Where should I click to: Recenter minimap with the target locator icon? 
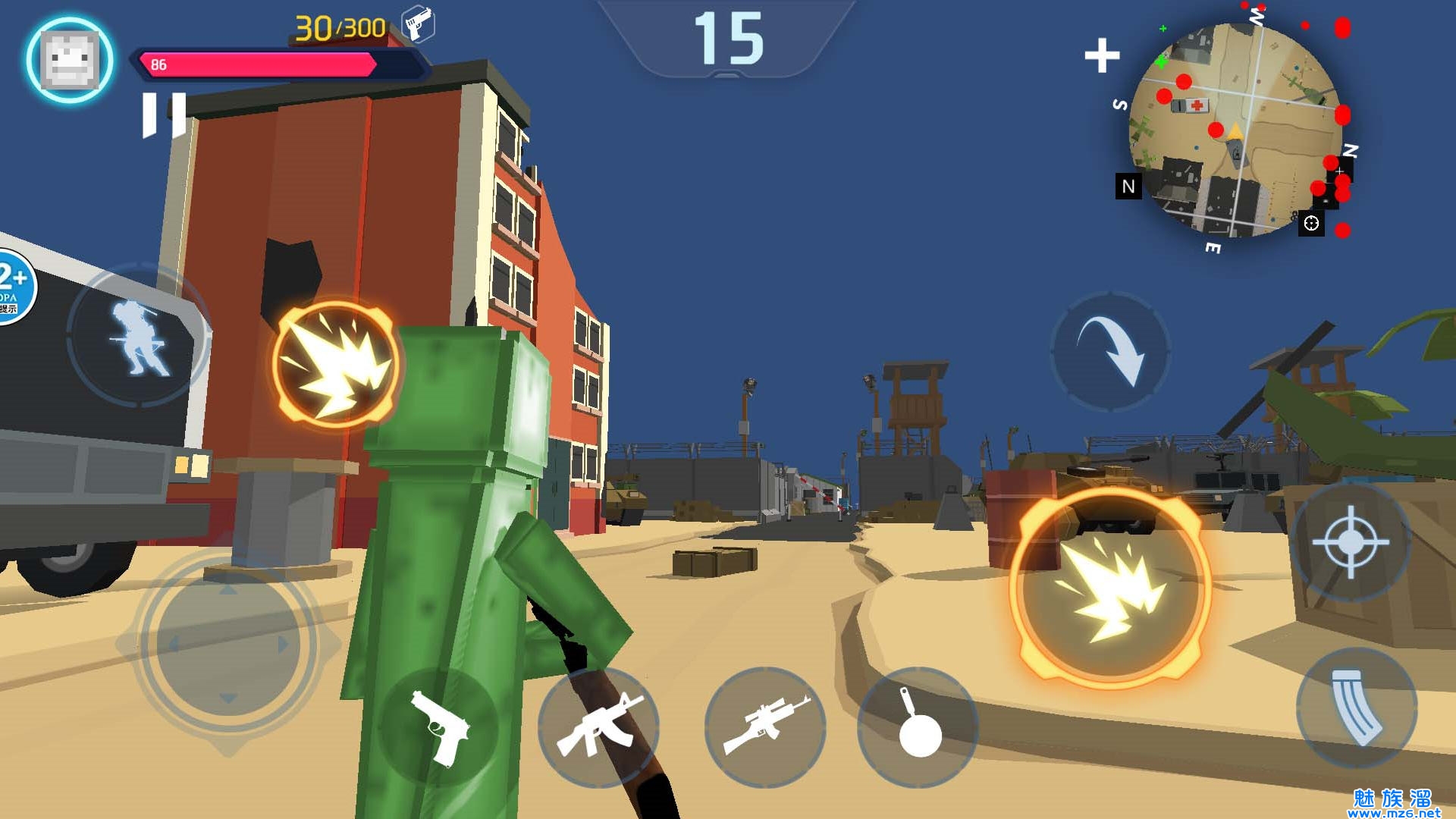click(x=1311, y=223)
